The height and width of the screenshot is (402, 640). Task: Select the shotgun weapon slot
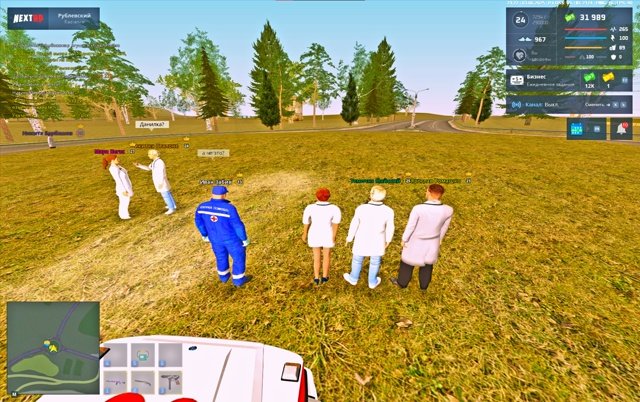[142, 381]
